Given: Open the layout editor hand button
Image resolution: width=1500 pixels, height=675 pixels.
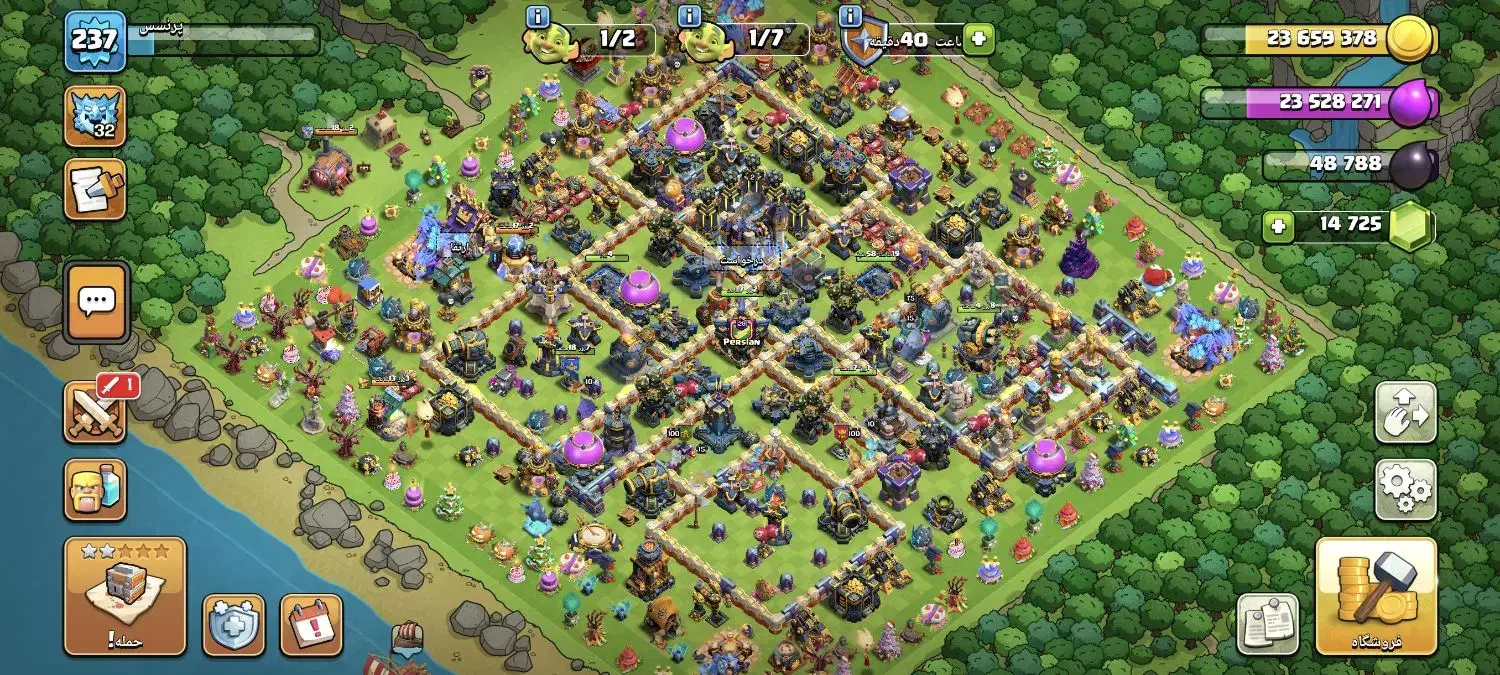Looking at the screenshot, I should [x=1406, y=412].
